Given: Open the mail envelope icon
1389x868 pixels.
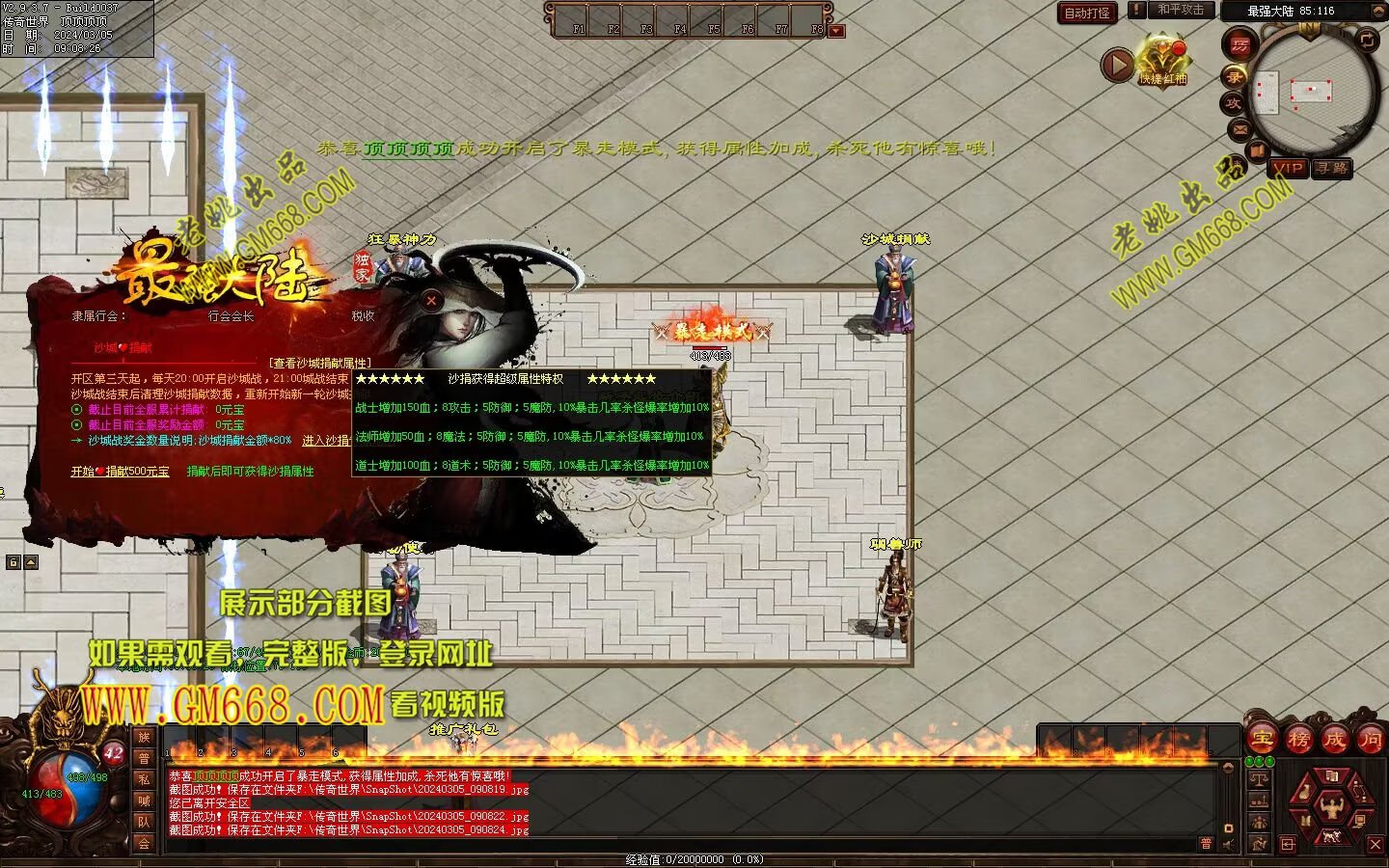Looking at the screenshot, I should pos(1240,128).
